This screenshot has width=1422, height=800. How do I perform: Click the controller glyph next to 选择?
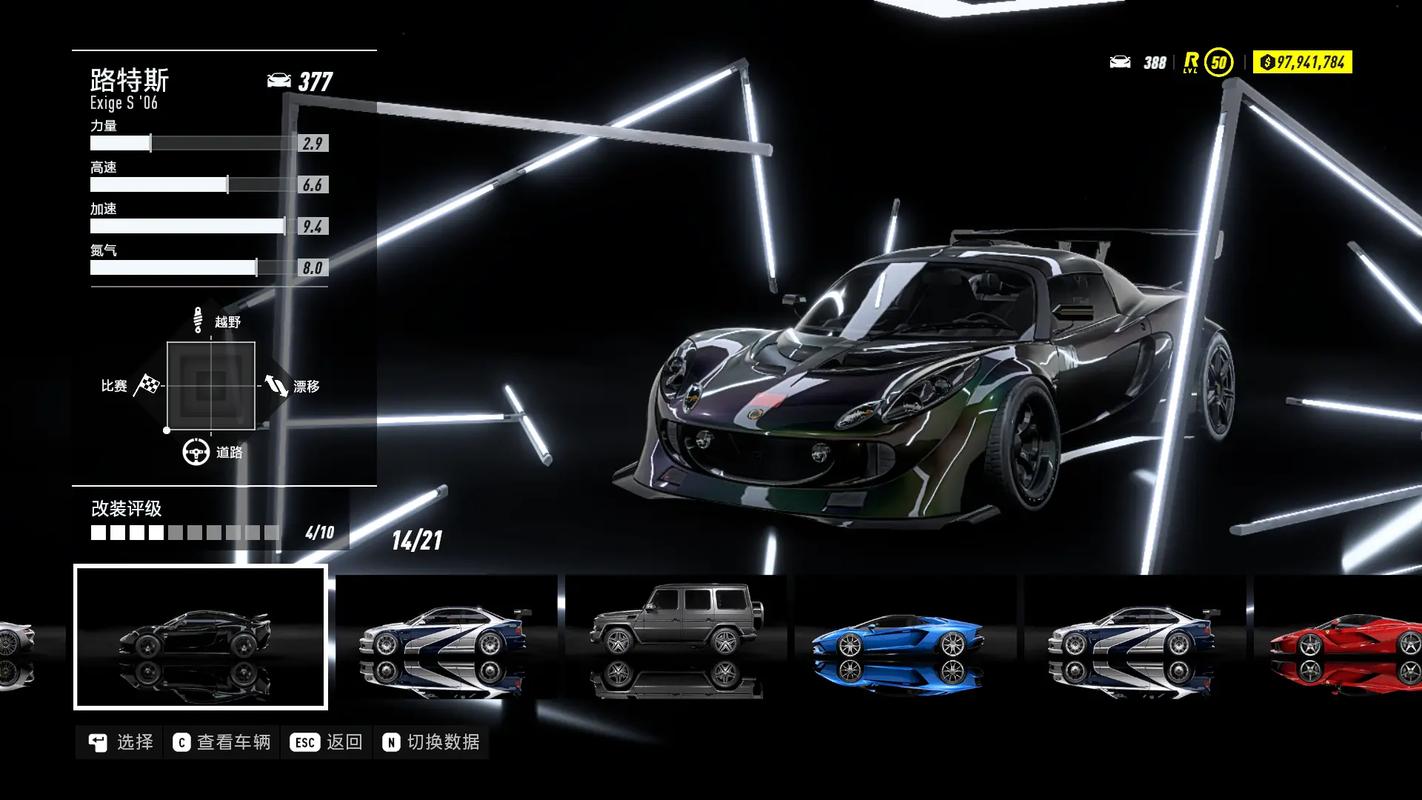(x=96, y=742)
